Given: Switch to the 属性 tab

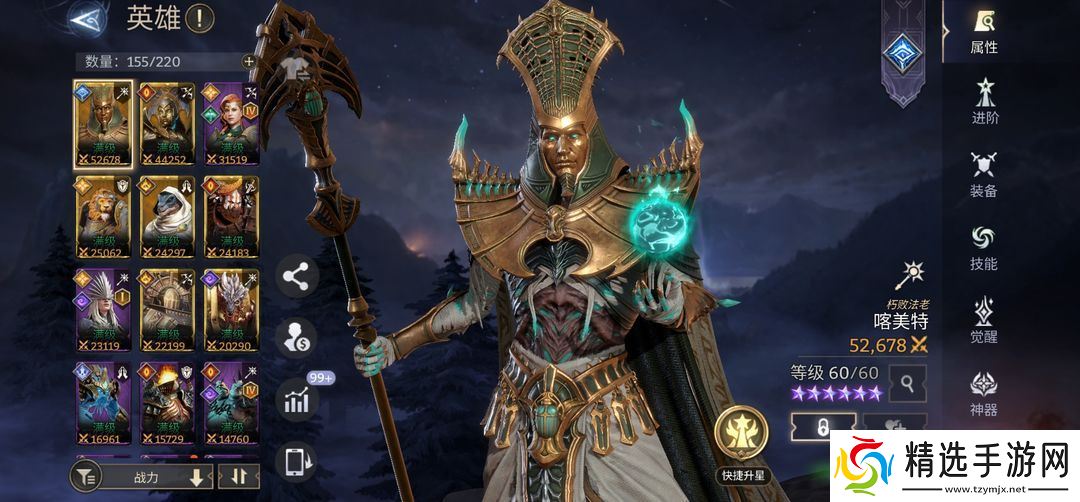Looking at the screenshot, I should point(983,32).
